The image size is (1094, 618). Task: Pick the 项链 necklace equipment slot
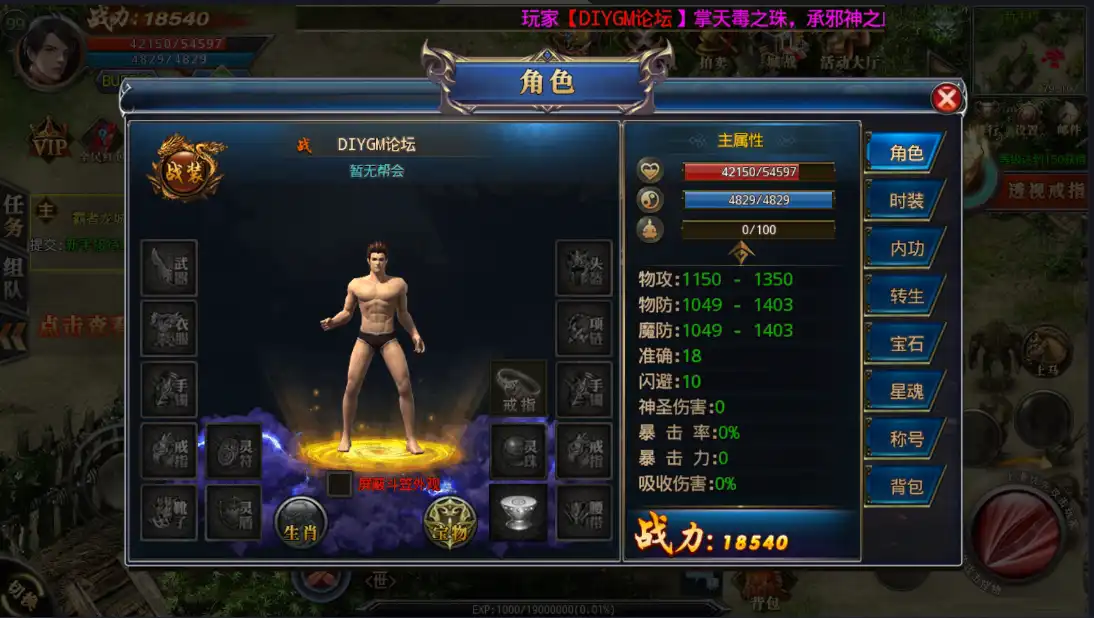click(584, 328)
